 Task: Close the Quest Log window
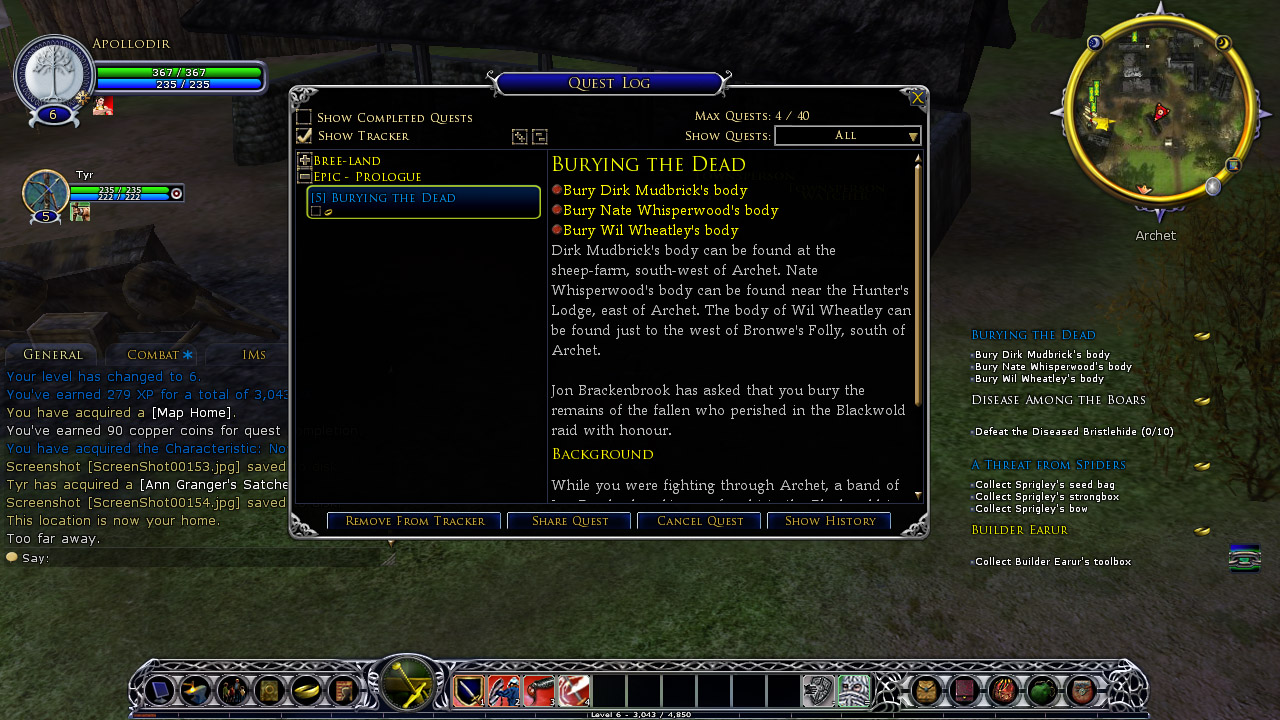(917, 98)
